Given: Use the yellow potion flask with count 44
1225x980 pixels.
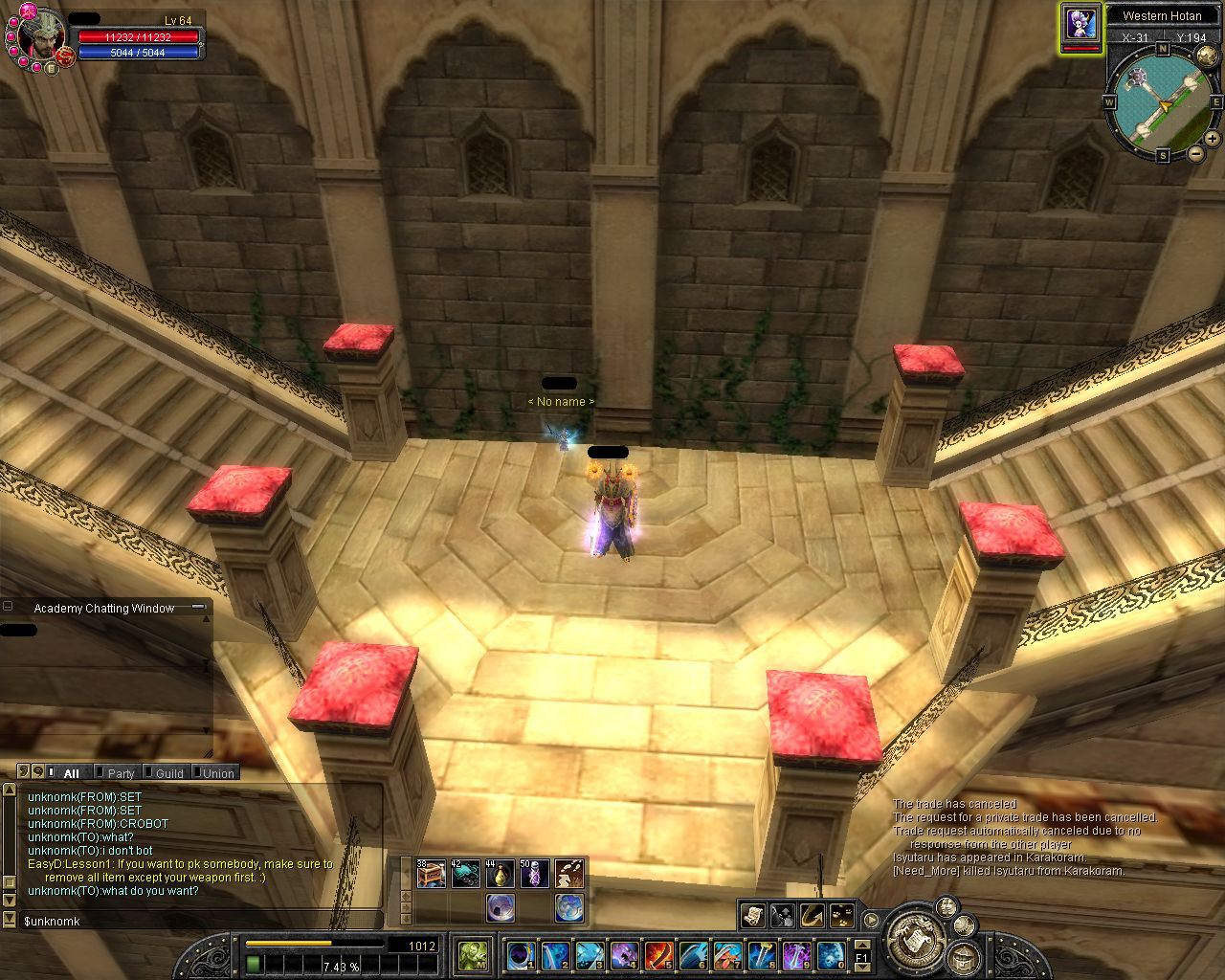Looking at the screenshot, I should [x=500, y=873].
